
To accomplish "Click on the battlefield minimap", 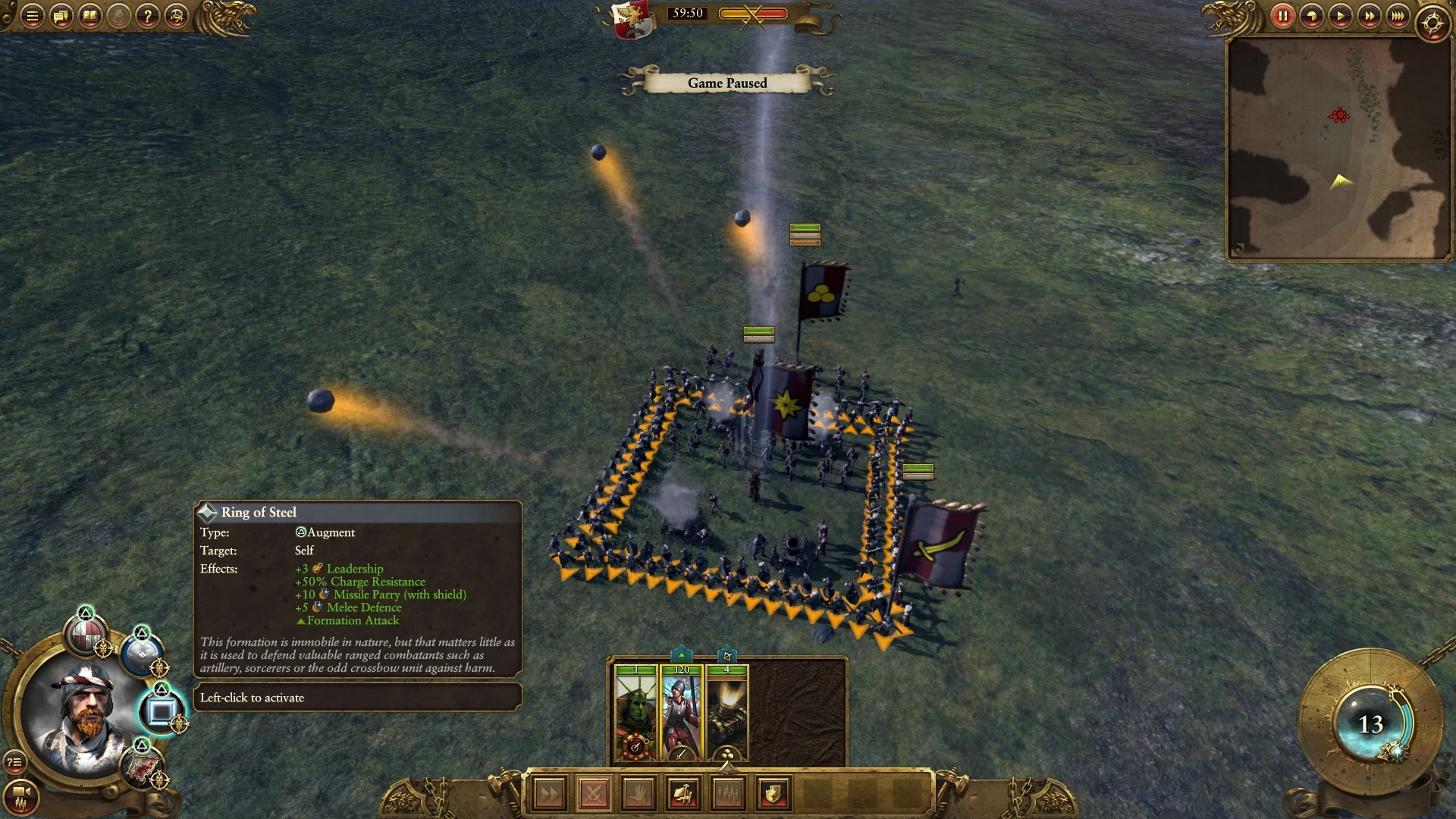I will pyautogui.click(x=1338, y=148).
